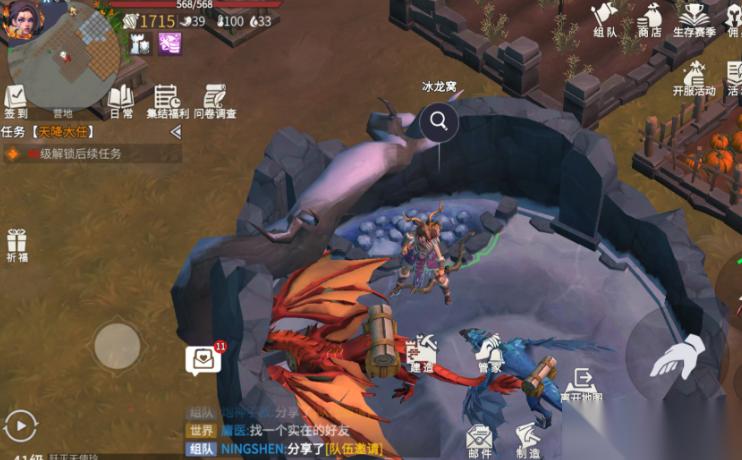742x460 pixels.
Task: Collapse the 任务 quest tracker arrow
Action: tap(176, 132)
